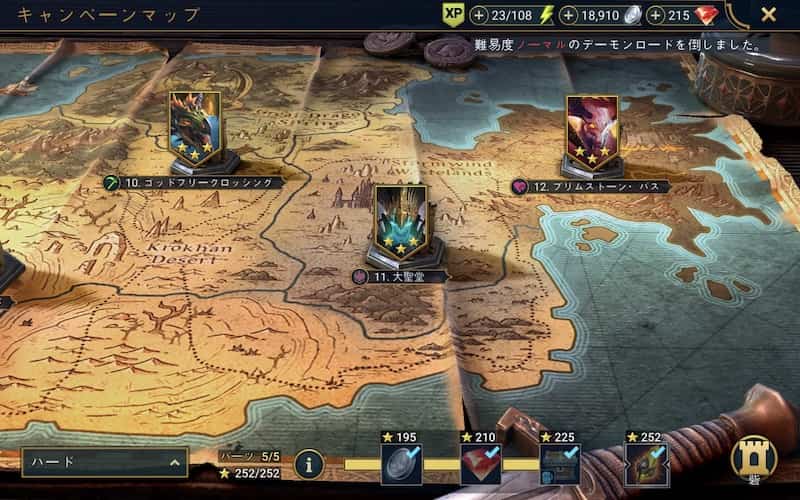Enter stage 12 ブリムストーン・パス

tap(591, 133)
